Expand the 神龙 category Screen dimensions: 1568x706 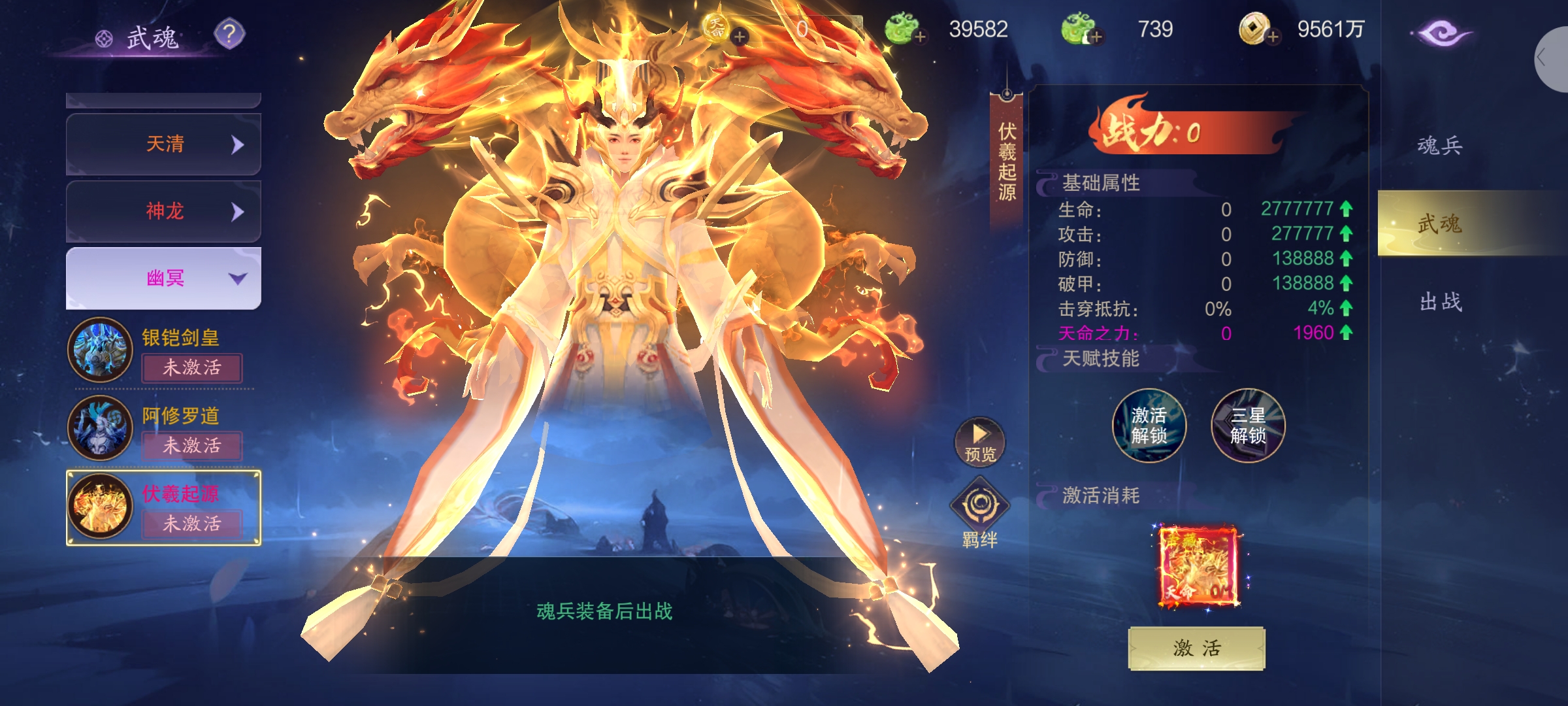coord(163,211)
